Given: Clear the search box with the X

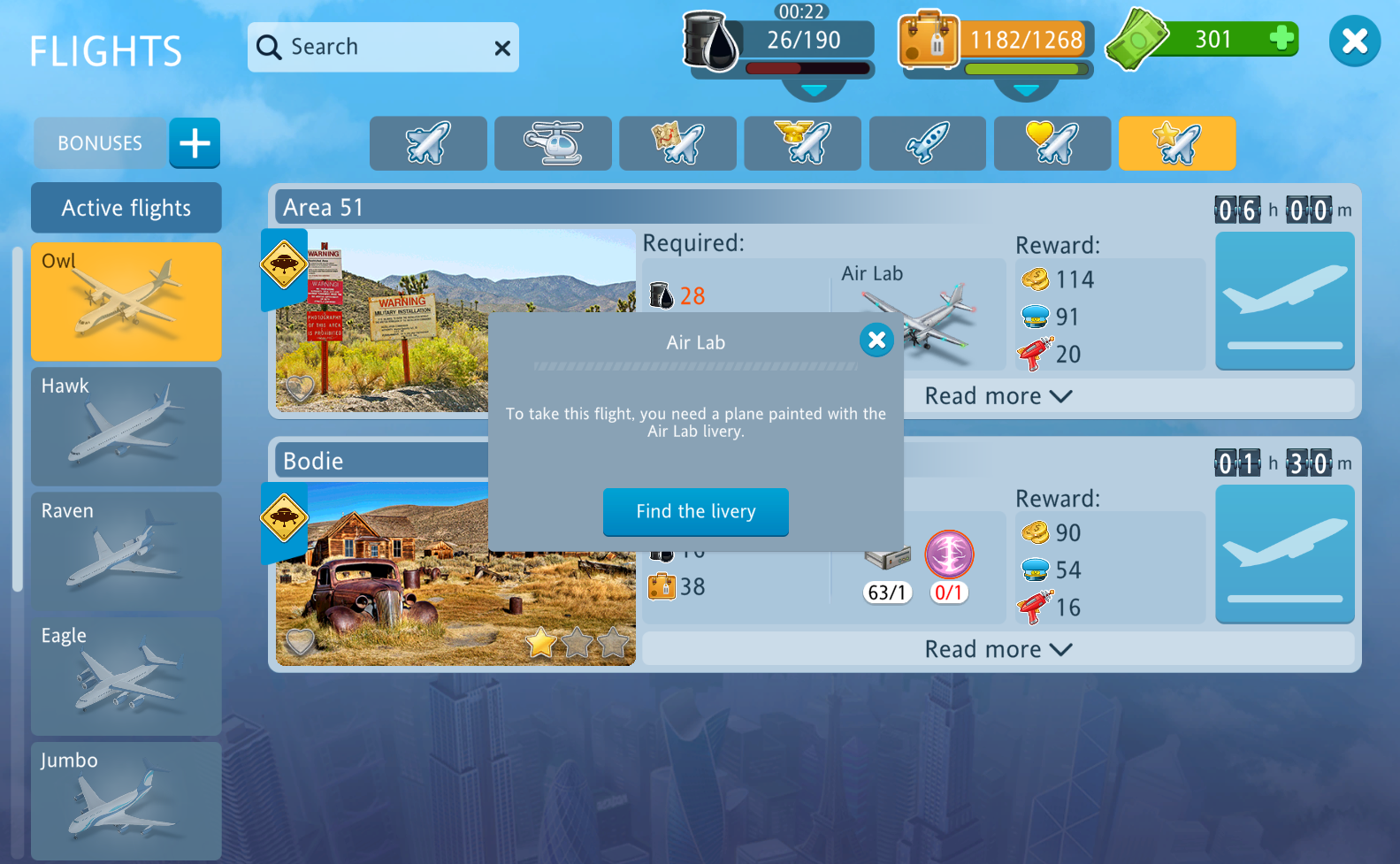Looking at the screenshot, I should pos(502,48).
